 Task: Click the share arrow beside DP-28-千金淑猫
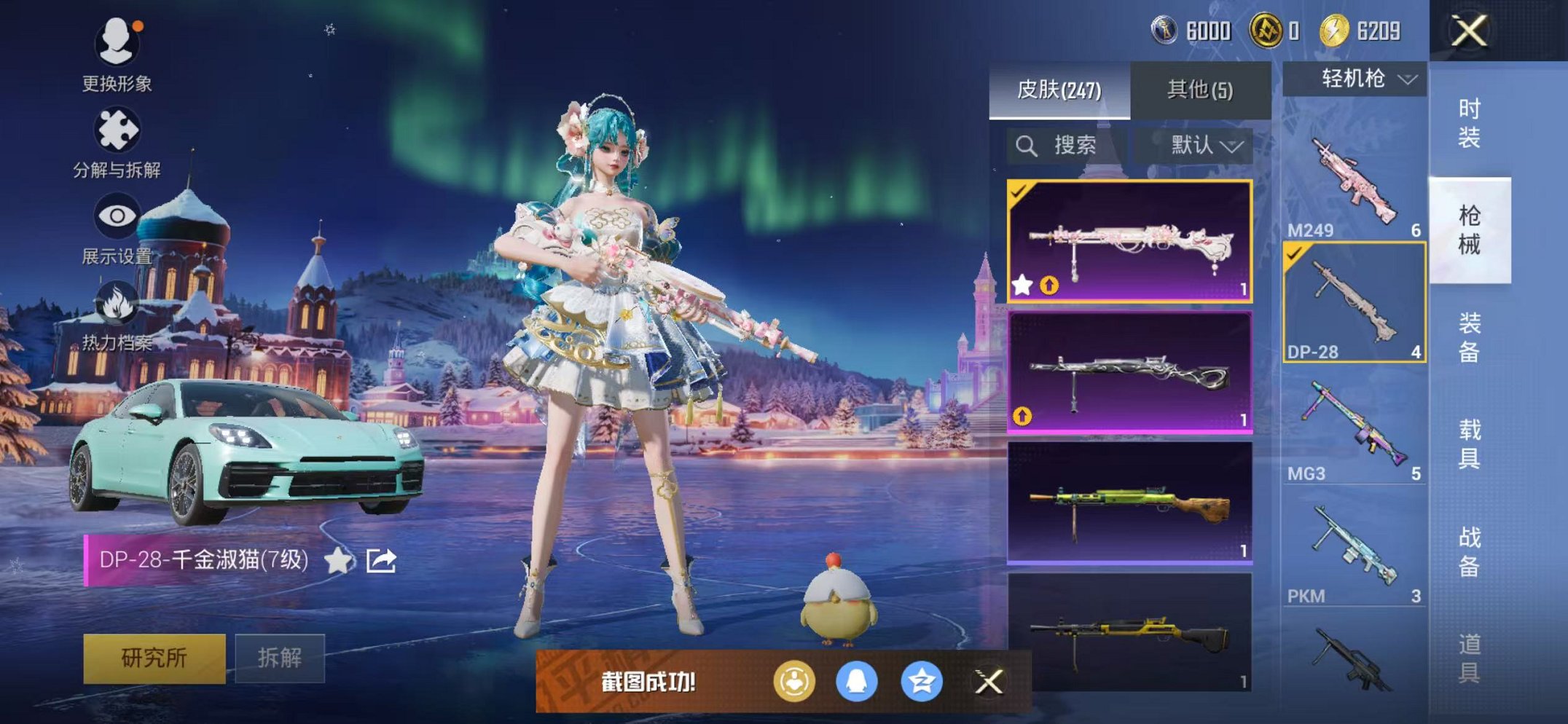(380, 559)
